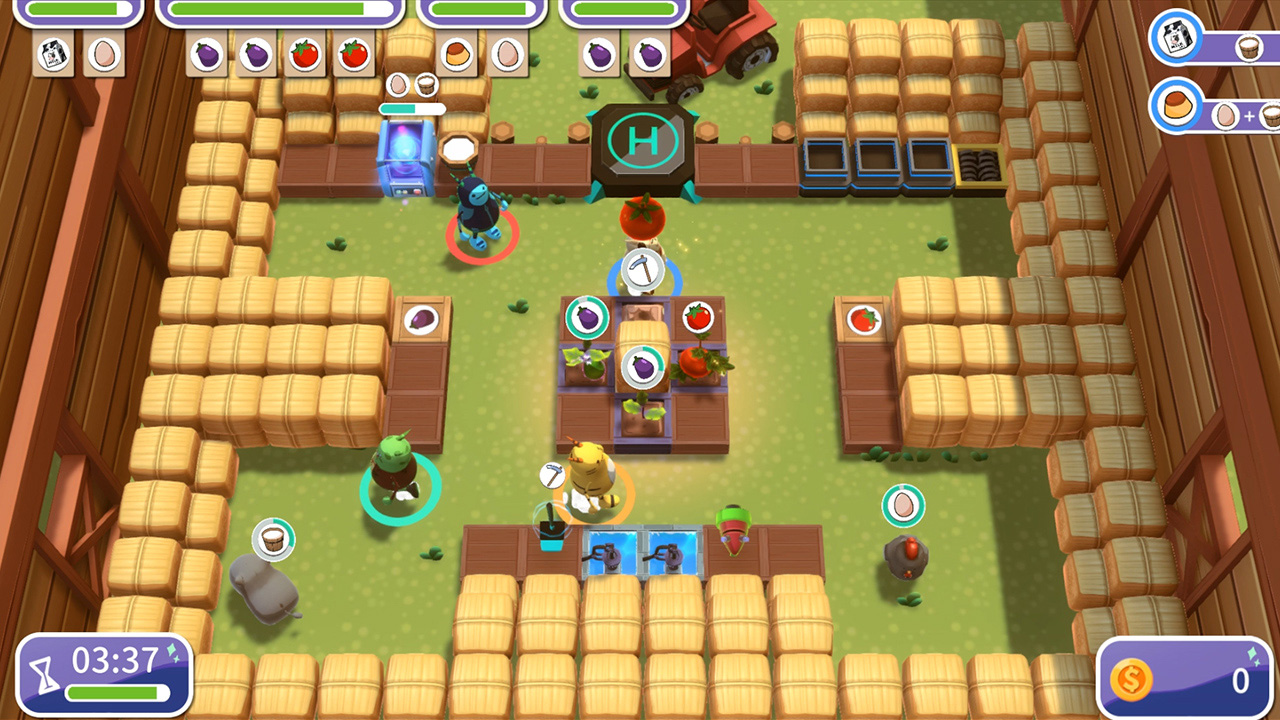Toggle the bucket bubble above the sheep
This screenshot has width=1280, height=720.
point(273,540)
